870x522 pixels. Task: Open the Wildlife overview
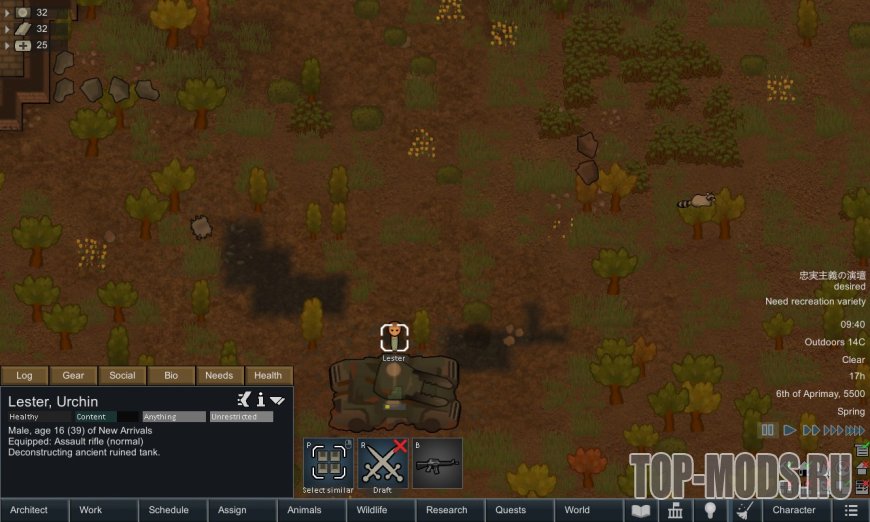[x=373, y=510]
